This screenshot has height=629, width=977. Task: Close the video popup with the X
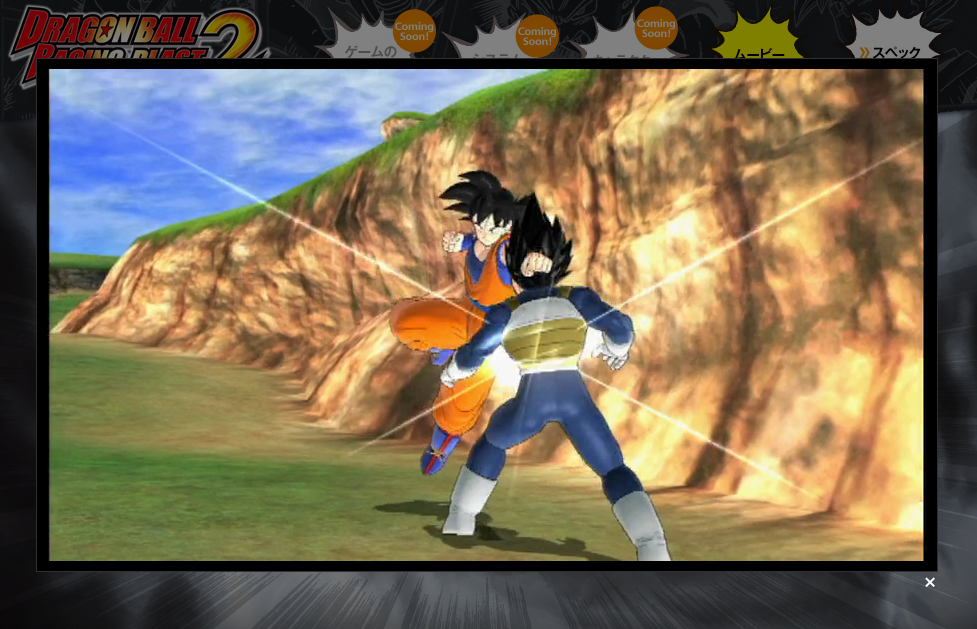(x=930, y=582)
